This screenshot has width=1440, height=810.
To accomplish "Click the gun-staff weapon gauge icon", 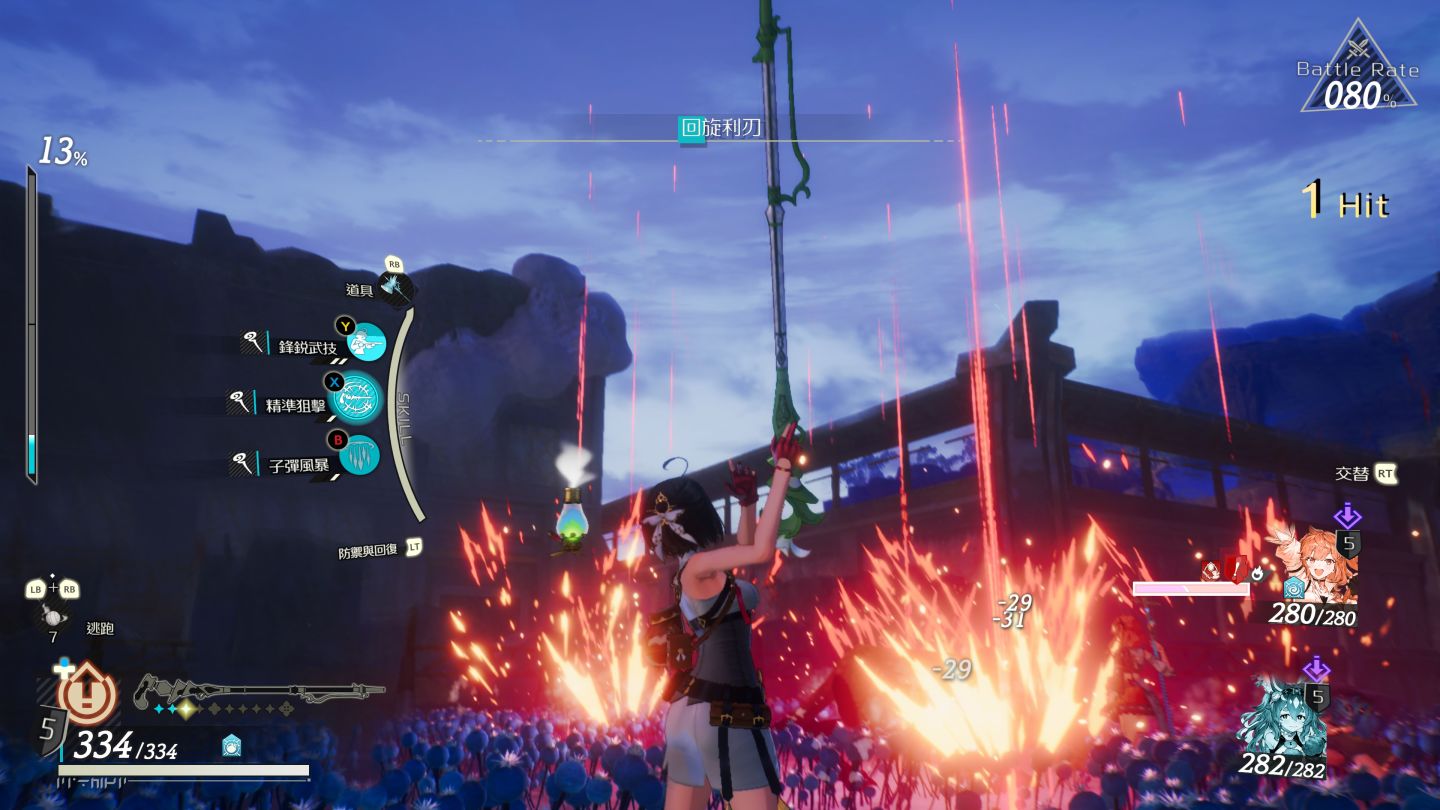I will (258, 690).
